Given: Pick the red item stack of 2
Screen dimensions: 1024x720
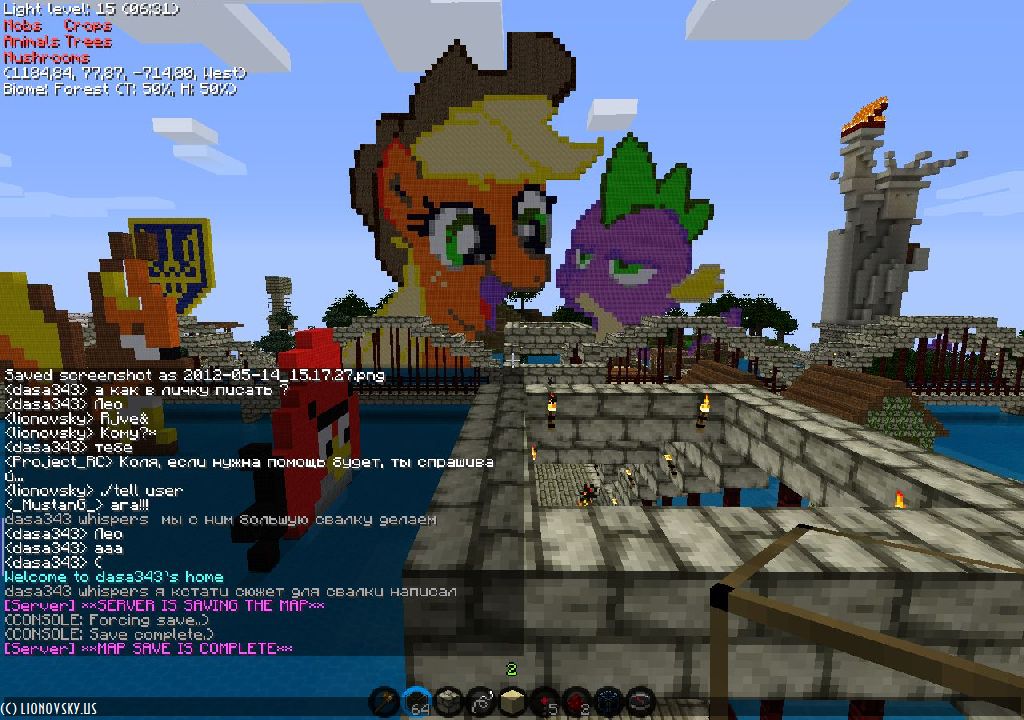Looking at the screenshot, I should tap(575, 702).
